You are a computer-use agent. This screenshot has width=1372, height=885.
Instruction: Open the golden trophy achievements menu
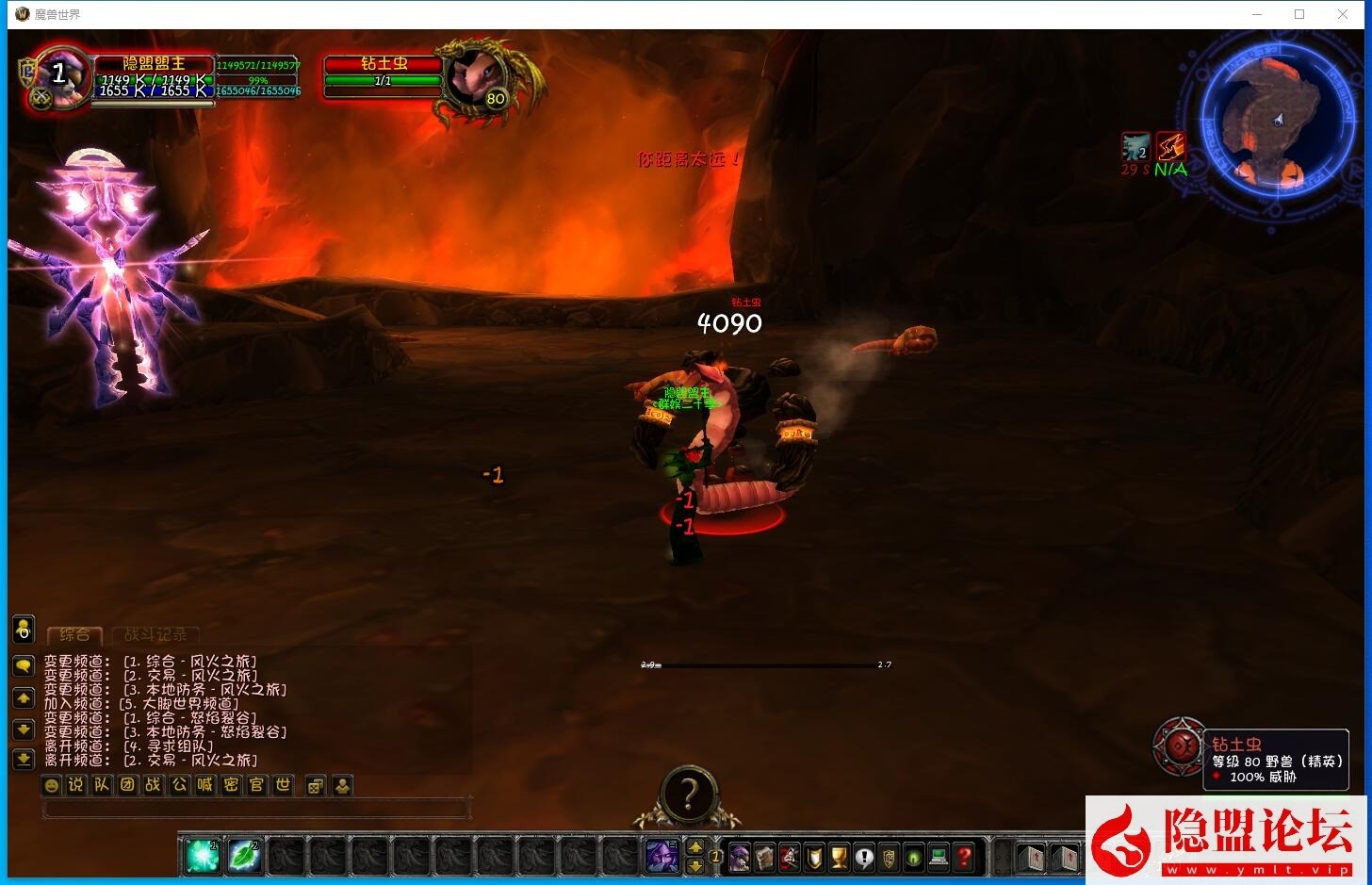839,858
